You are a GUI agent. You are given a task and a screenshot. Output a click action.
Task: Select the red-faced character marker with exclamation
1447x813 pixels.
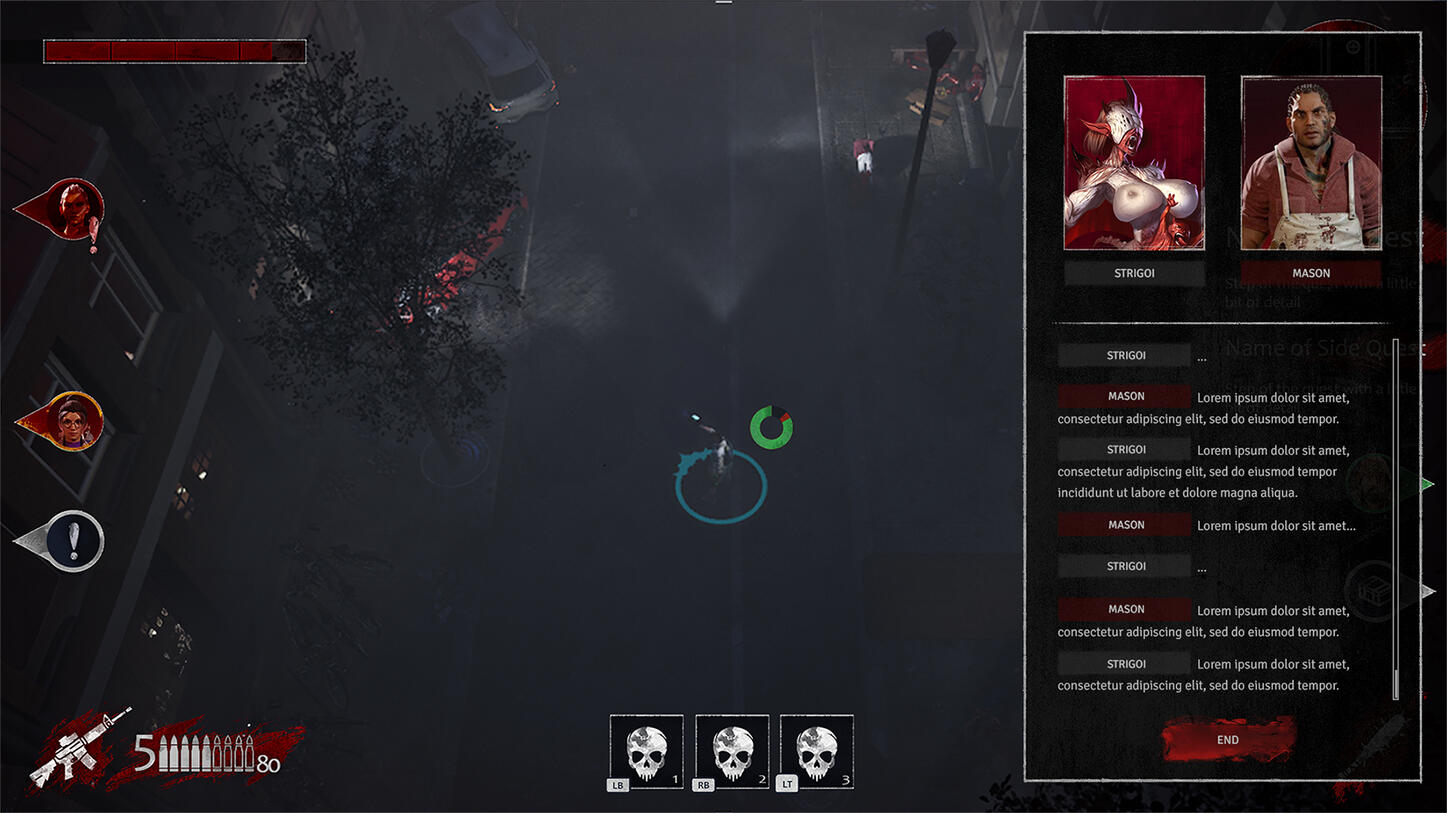(73, 209)
